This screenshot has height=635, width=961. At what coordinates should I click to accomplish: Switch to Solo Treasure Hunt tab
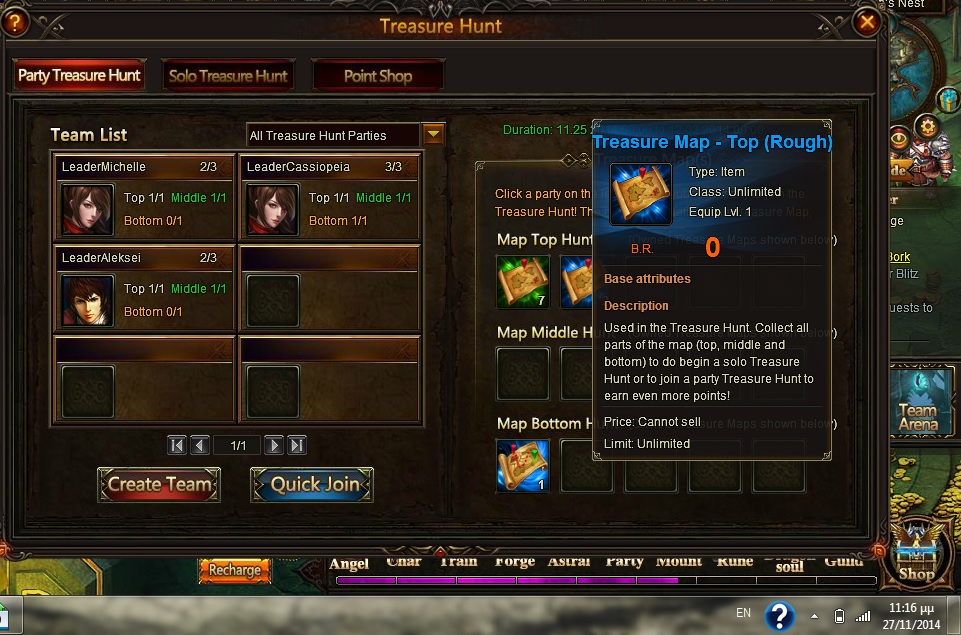(228, 76)
